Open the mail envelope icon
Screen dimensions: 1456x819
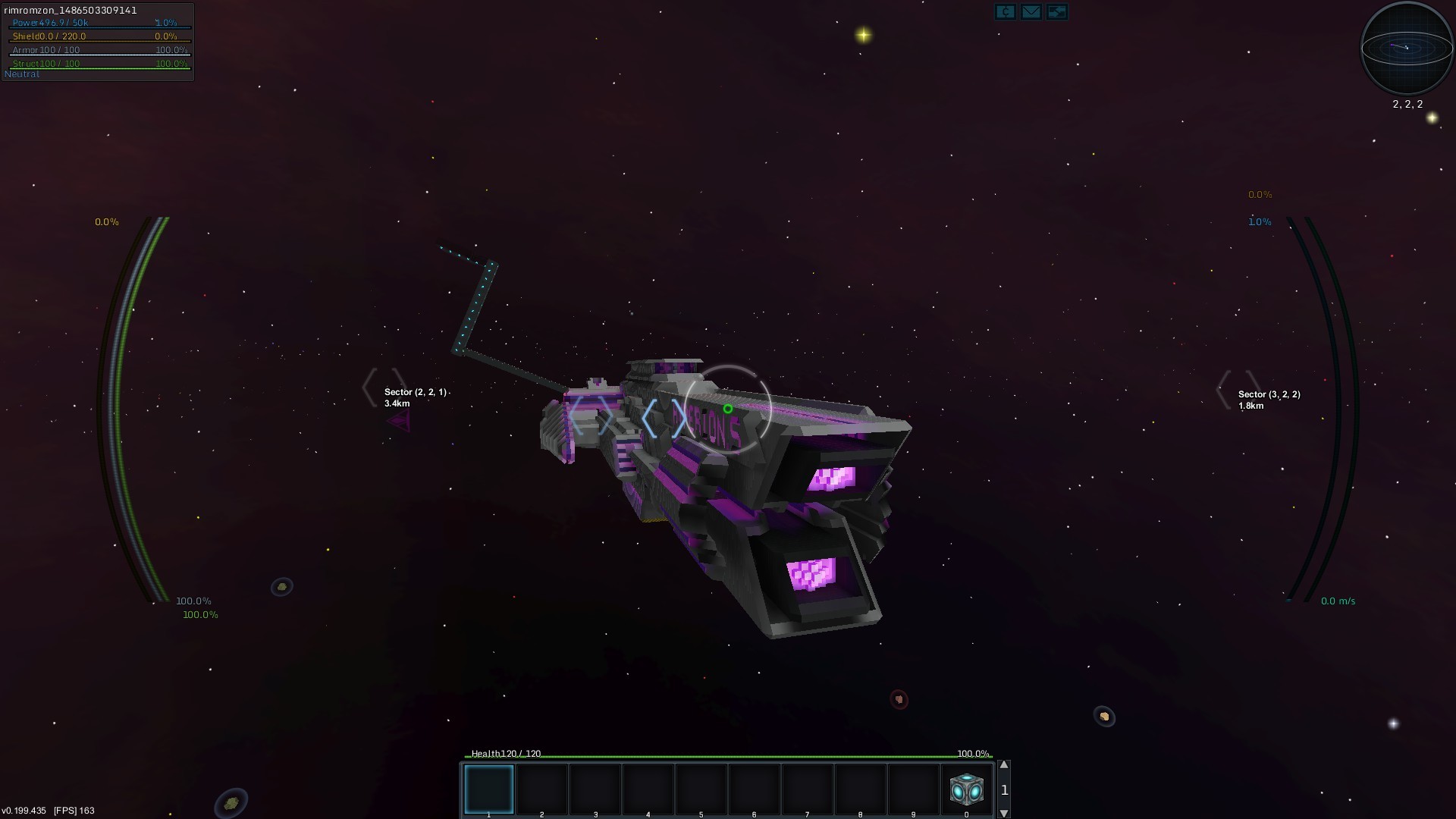1031,11
